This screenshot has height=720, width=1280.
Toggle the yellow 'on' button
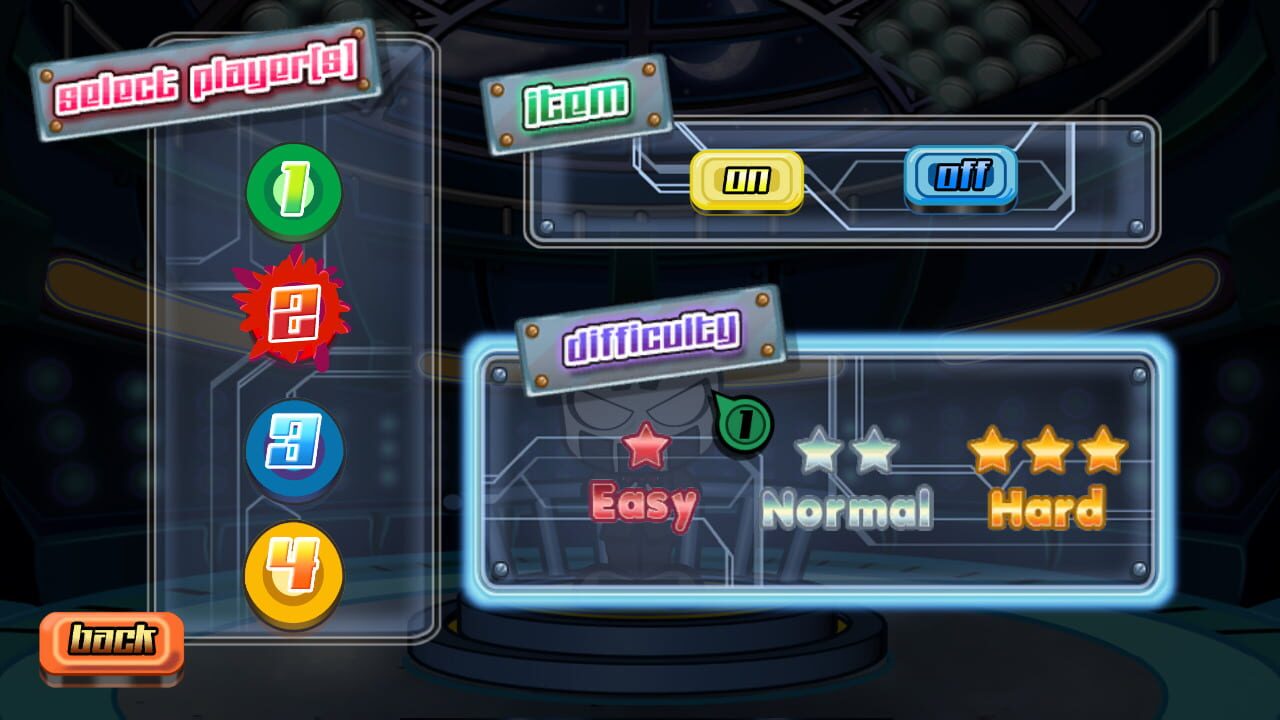tap(747, 181)
